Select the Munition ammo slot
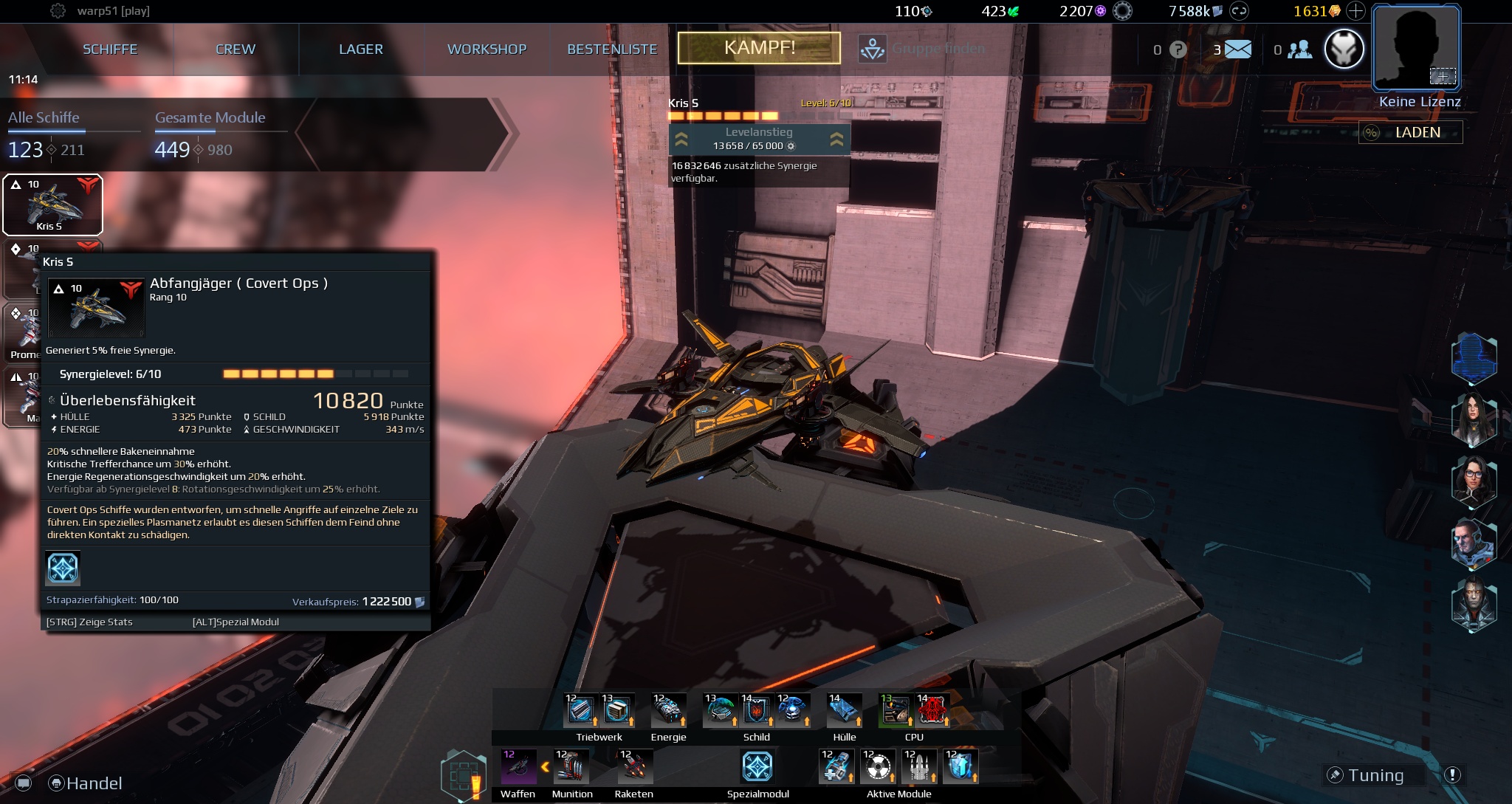This screenshot has width=1512, height=804. 571,766
